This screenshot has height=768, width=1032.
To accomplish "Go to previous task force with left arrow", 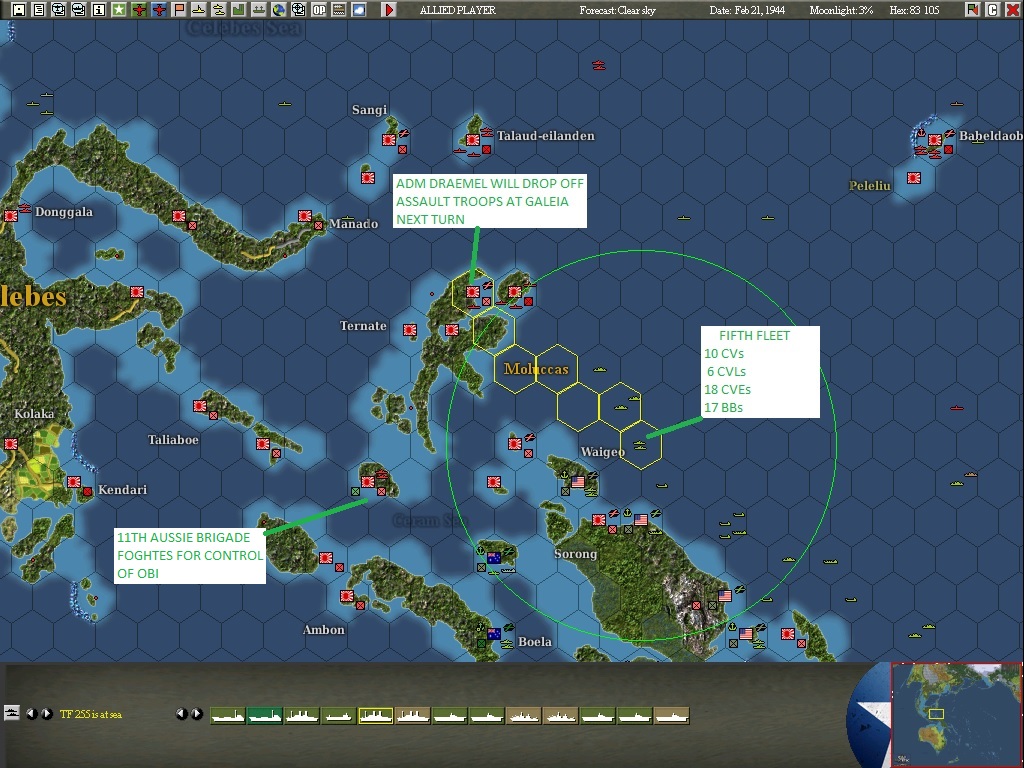I will pyautogui.click(x=31, y=714).
